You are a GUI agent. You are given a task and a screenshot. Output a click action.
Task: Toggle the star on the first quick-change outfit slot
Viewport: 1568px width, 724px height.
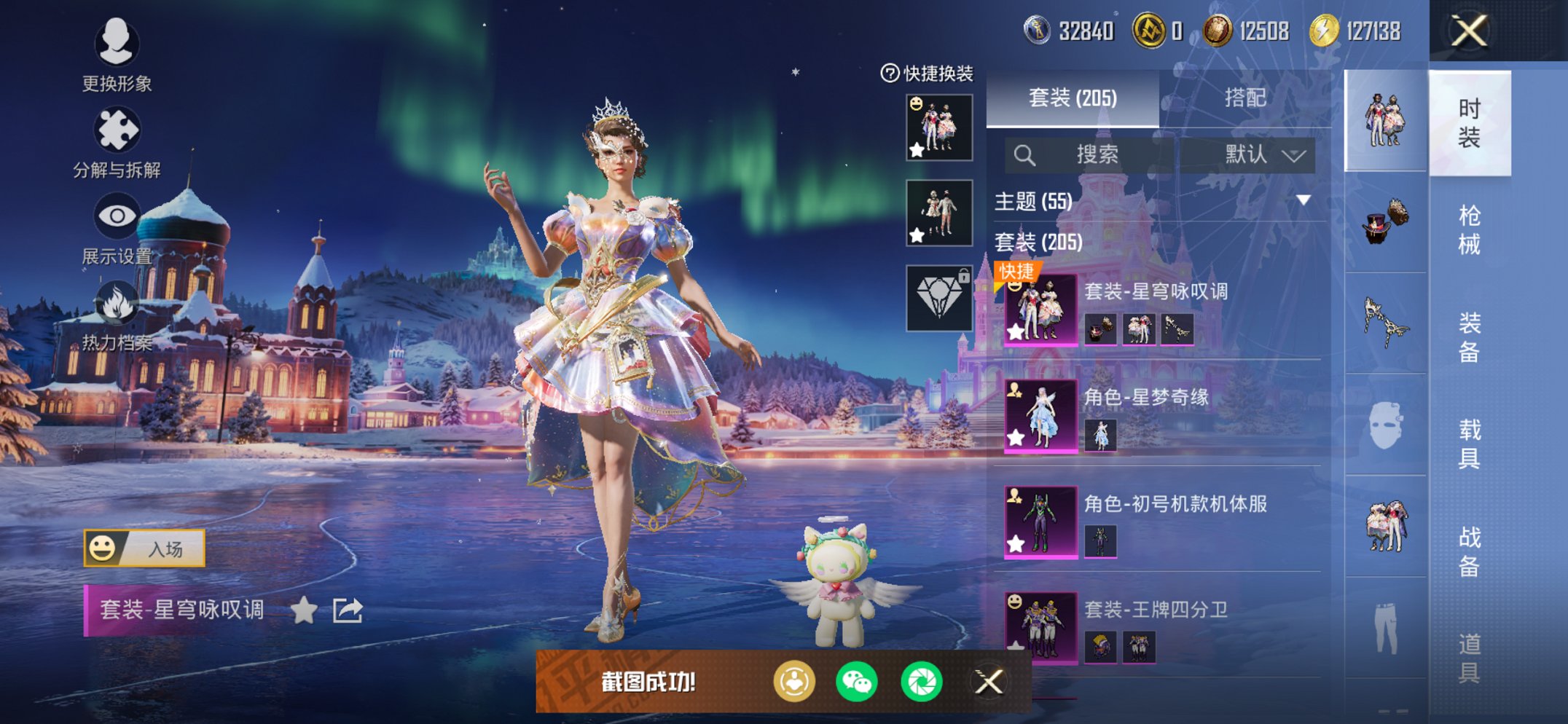coord(917,149)
